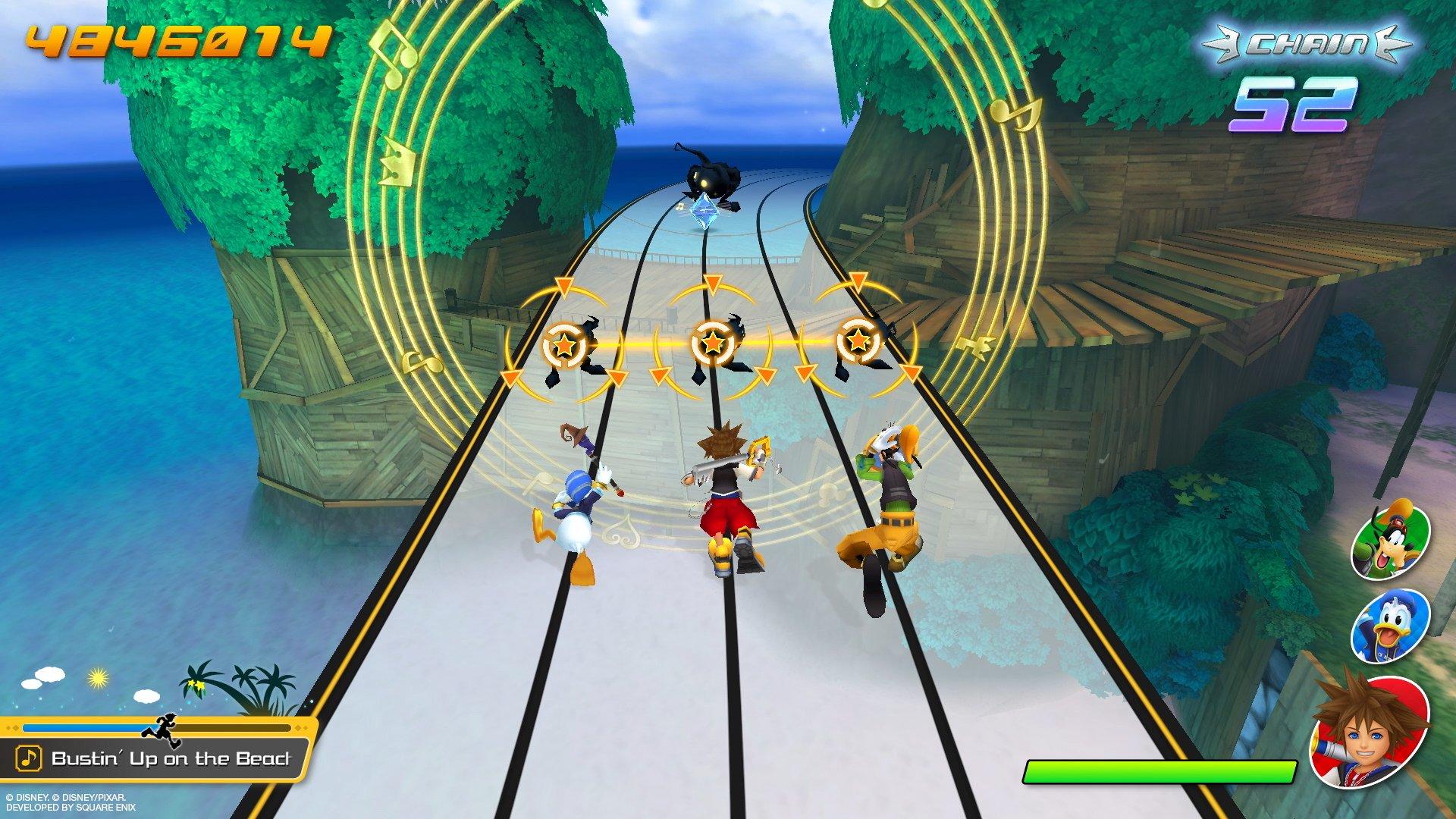The width and height of the screenshot is (1456, 819).
Task: Select Donald Duck's party portrait
Action: [1389, 626]
